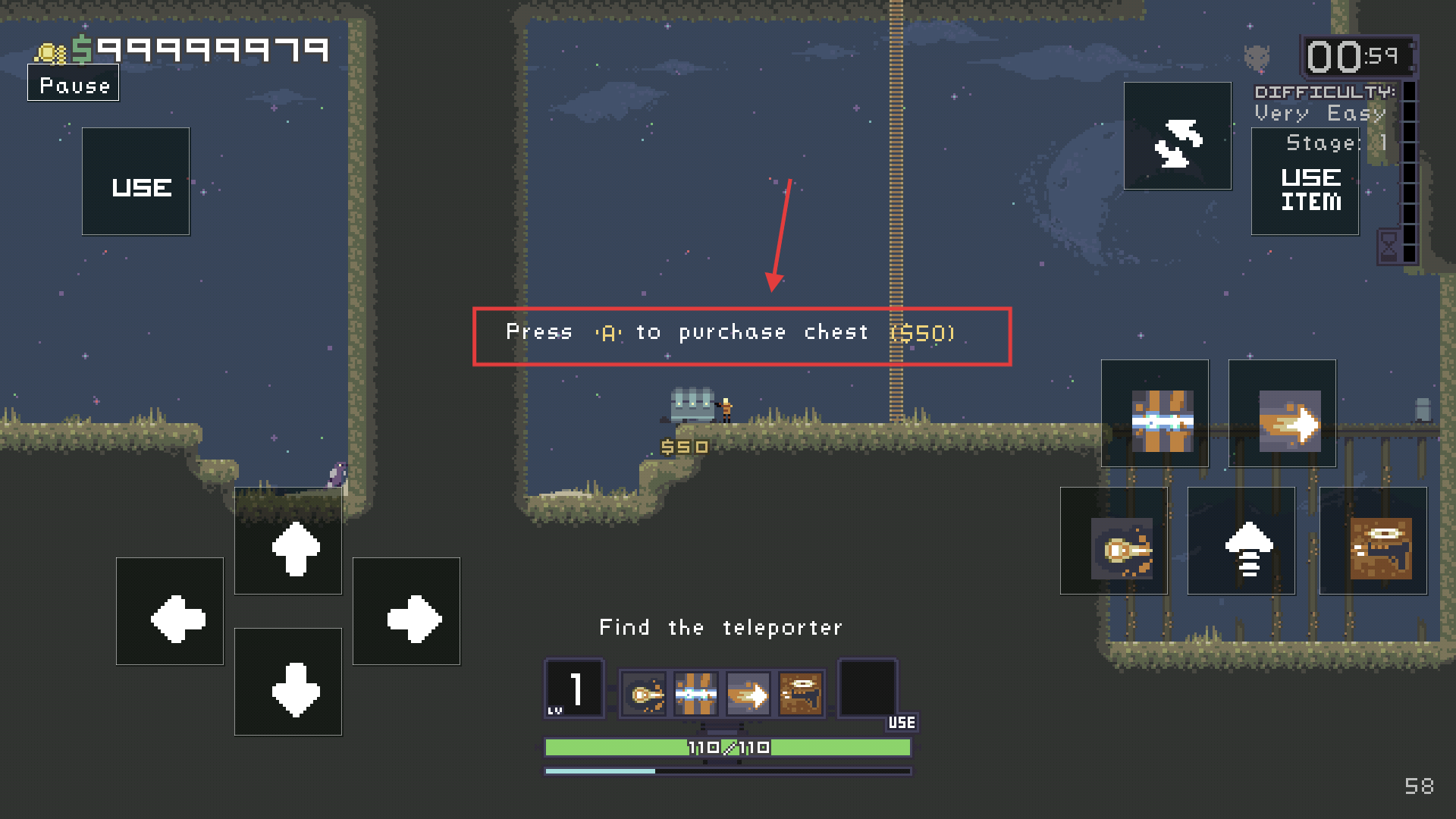Trigger the orange dash arrow skill button
The image size is (1456, 819).
tap(1282, 414)
